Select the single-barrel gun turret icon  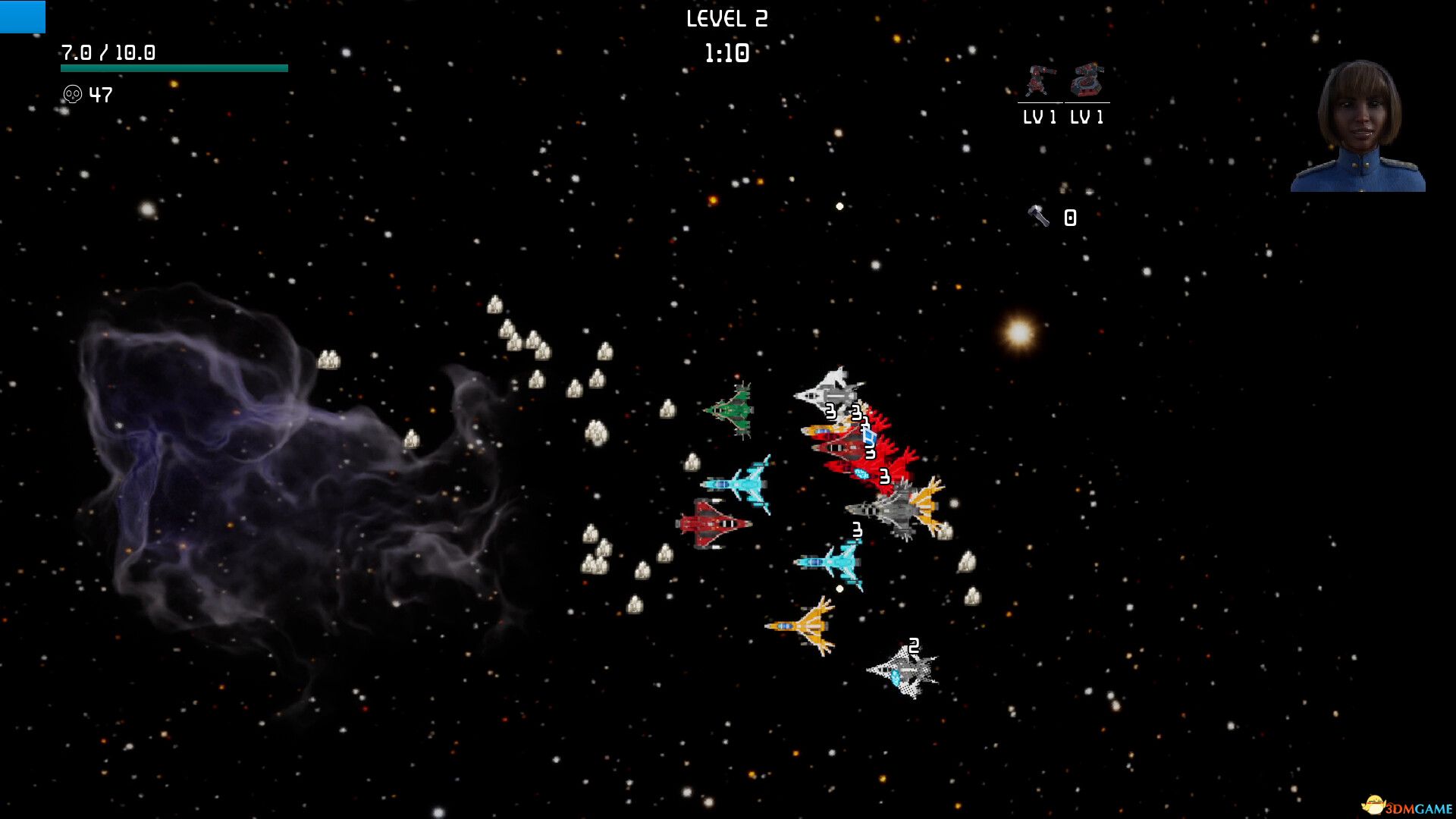click(1040, 81)
